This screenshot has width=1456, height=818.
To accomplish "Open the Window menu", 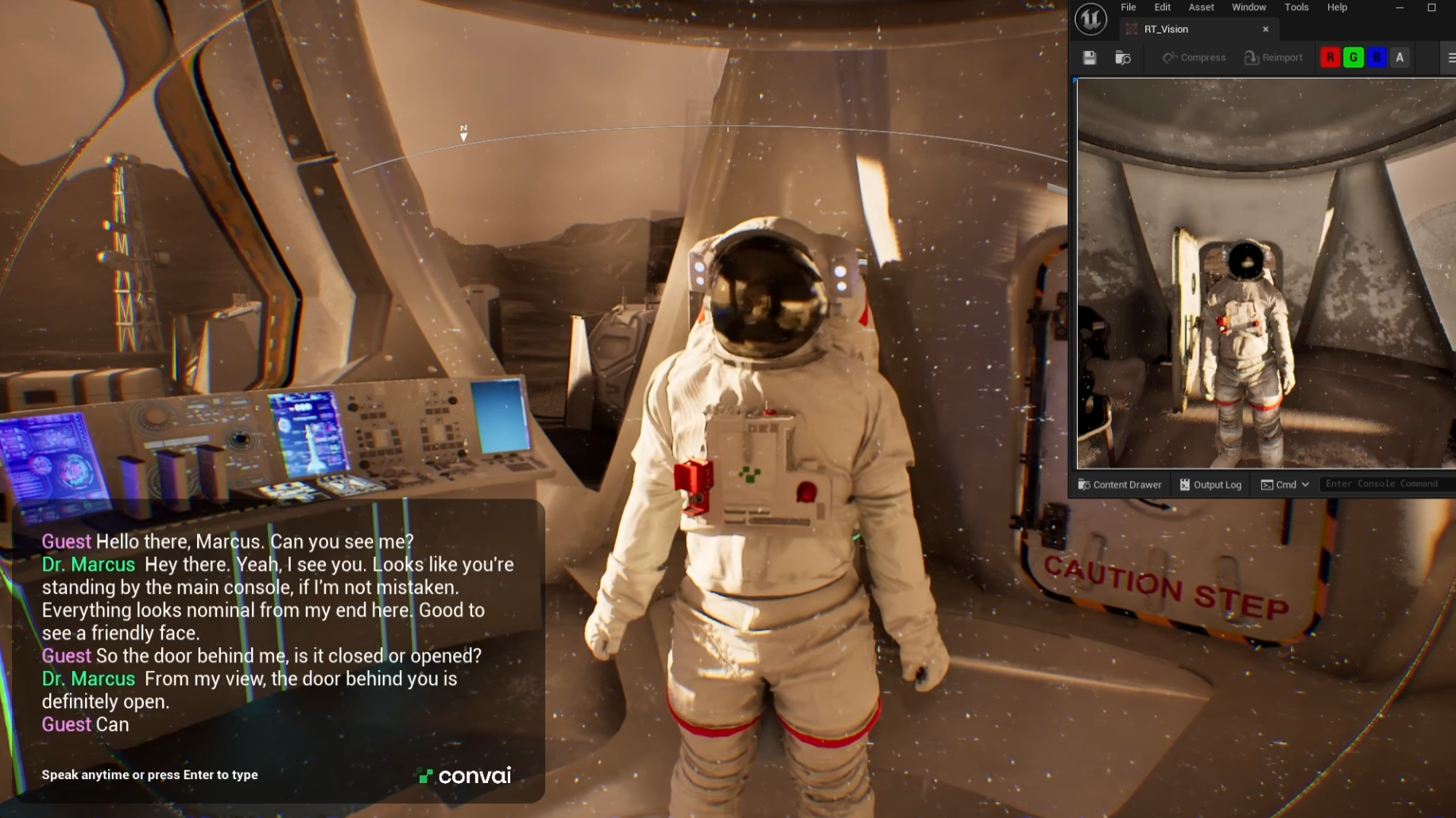I will point(1249,7).
